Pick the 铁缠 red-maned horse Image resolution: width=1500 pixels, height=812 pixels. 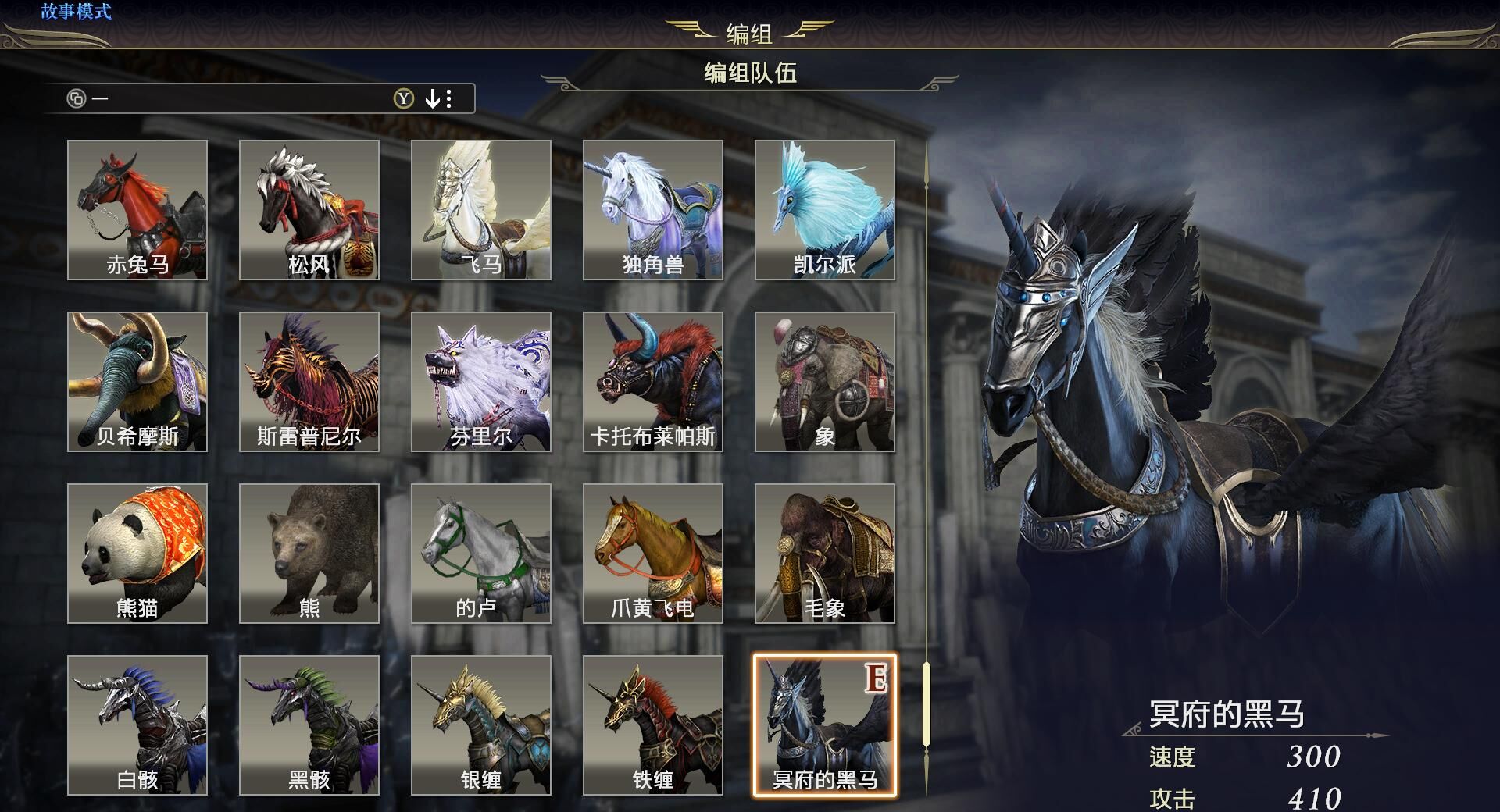pyautogui.click(x=653, y=725)
